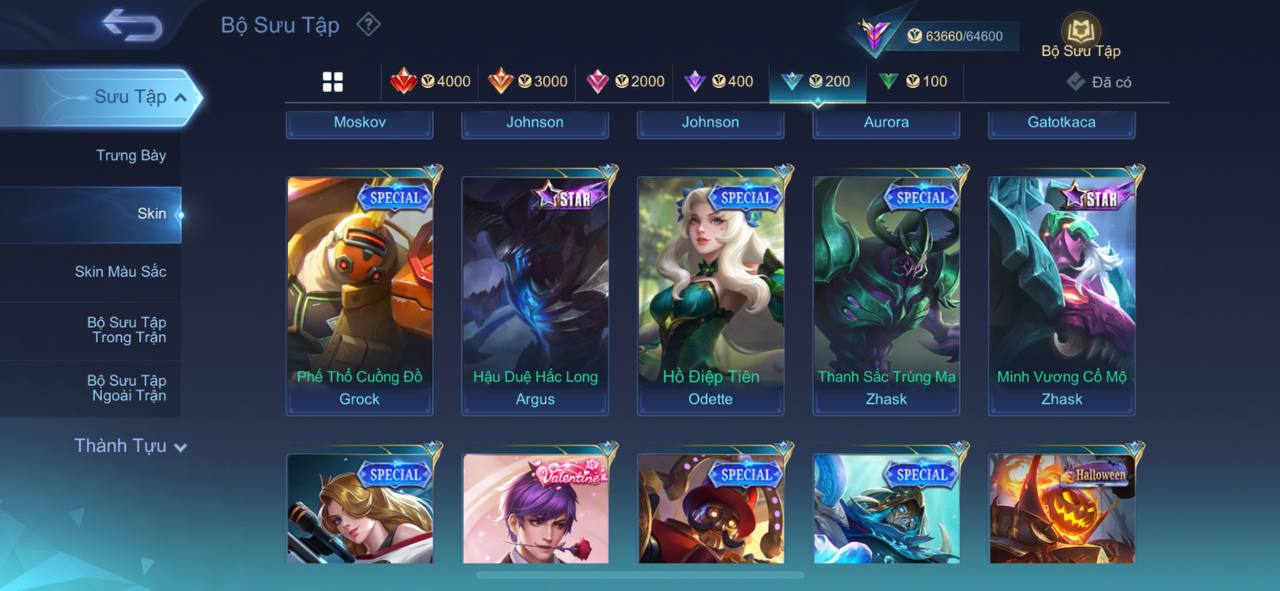Image resolution: width=1280 pixels, height=591 pixels.
Task: Choose Odette Hồ Điệp Tiên skin card
Action: coord(711,295)
